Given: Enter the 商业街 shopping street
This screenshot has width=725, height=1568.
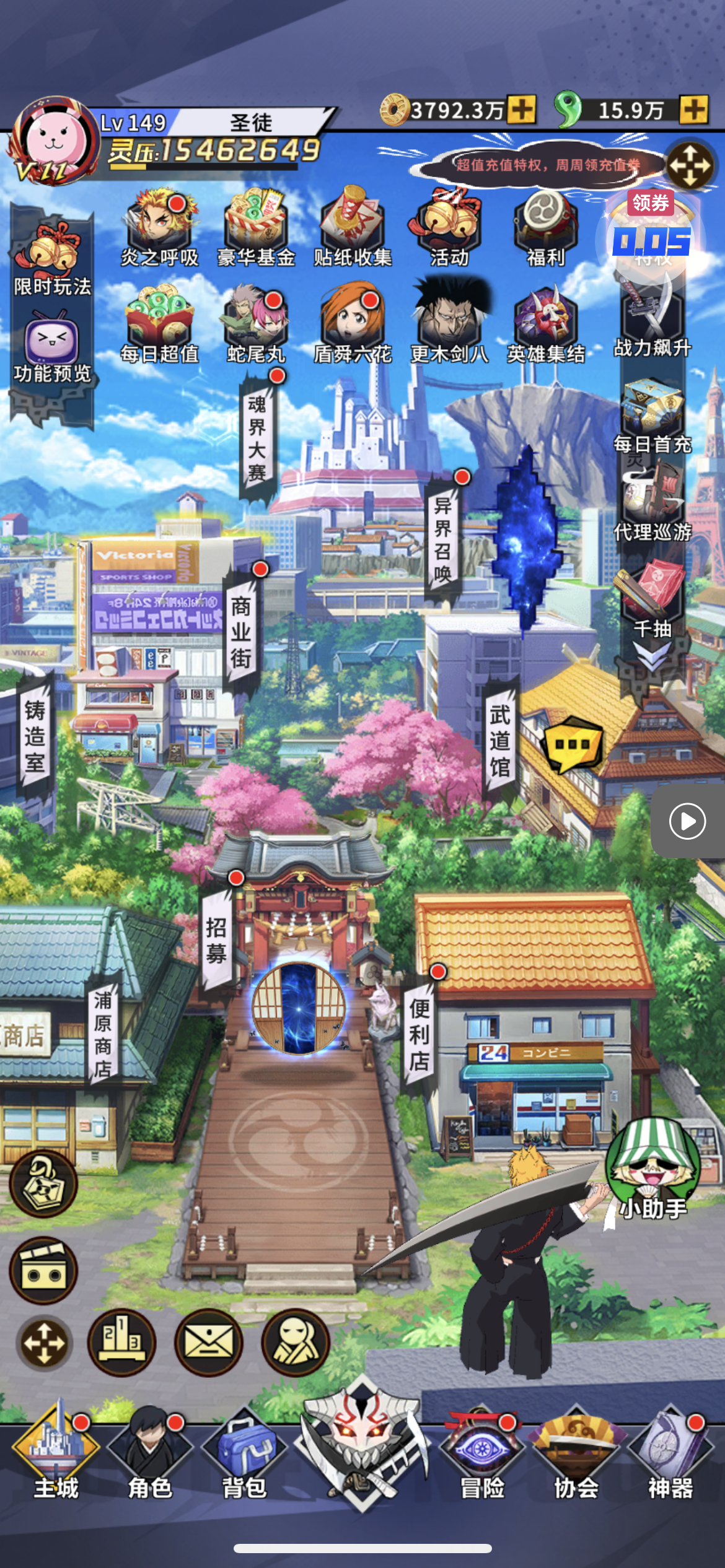Looking at the screenshot, I should pos(241,632).
